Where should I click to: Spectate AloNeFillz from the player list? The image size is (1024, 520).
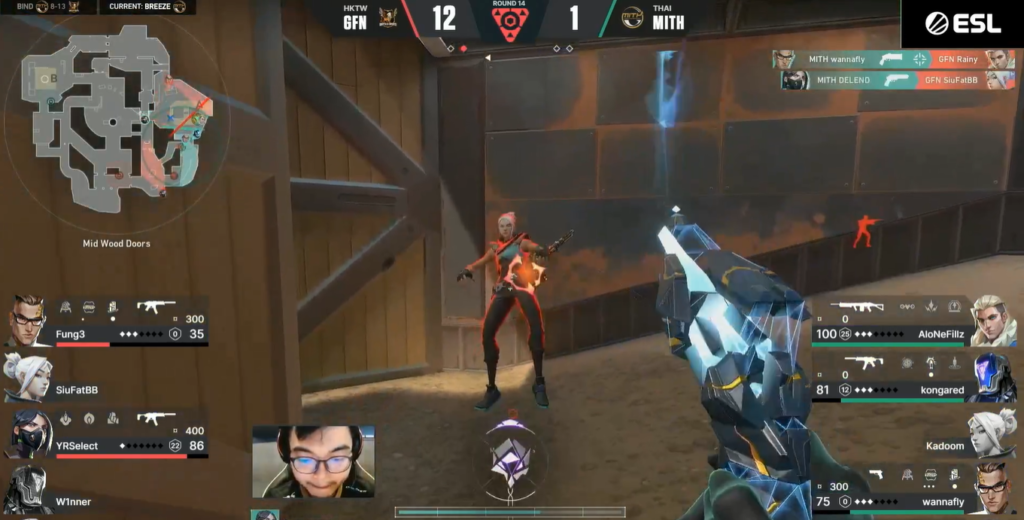coord(914,320)
